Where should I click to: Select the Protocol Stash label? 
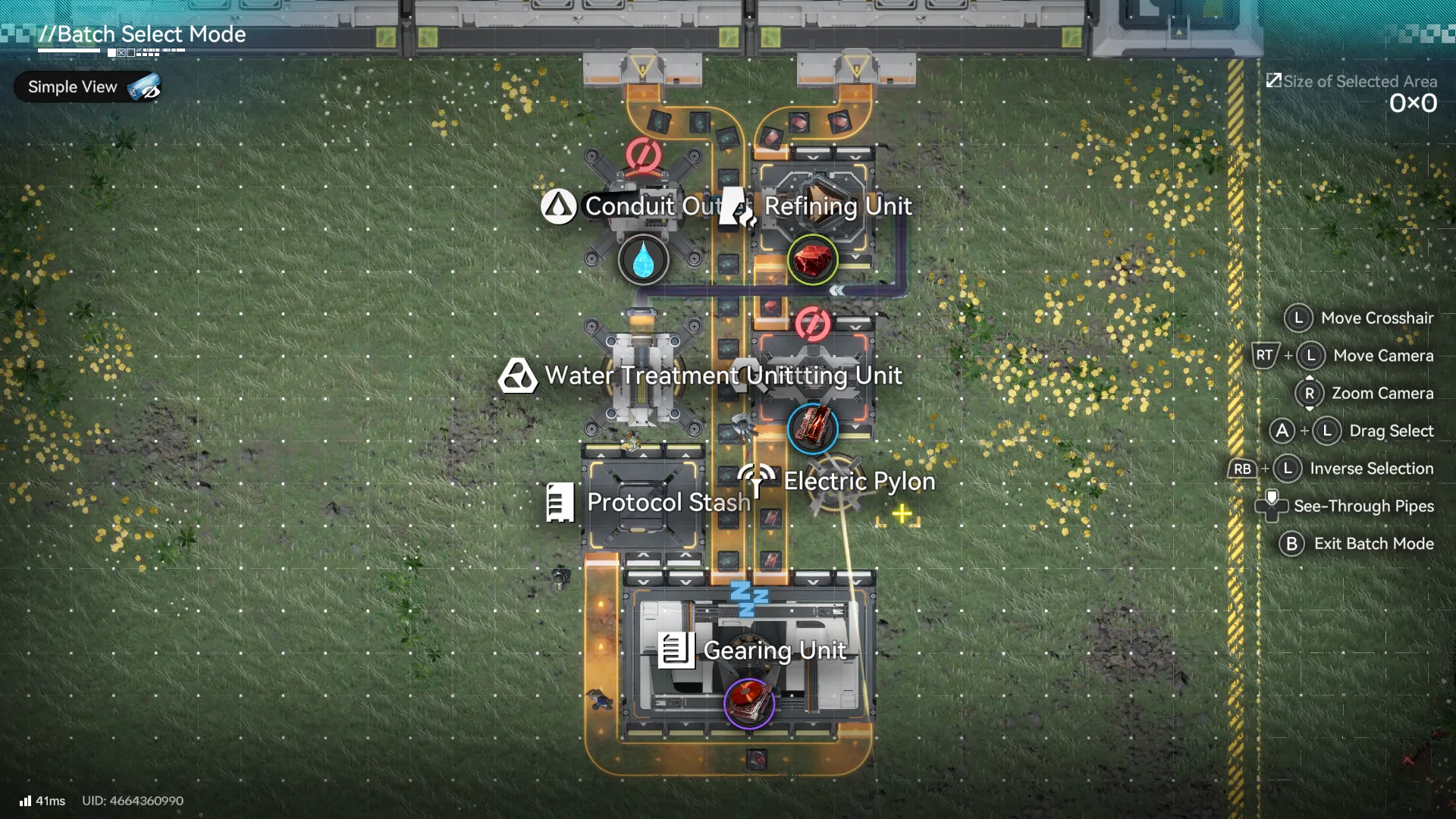click(667, 502)
